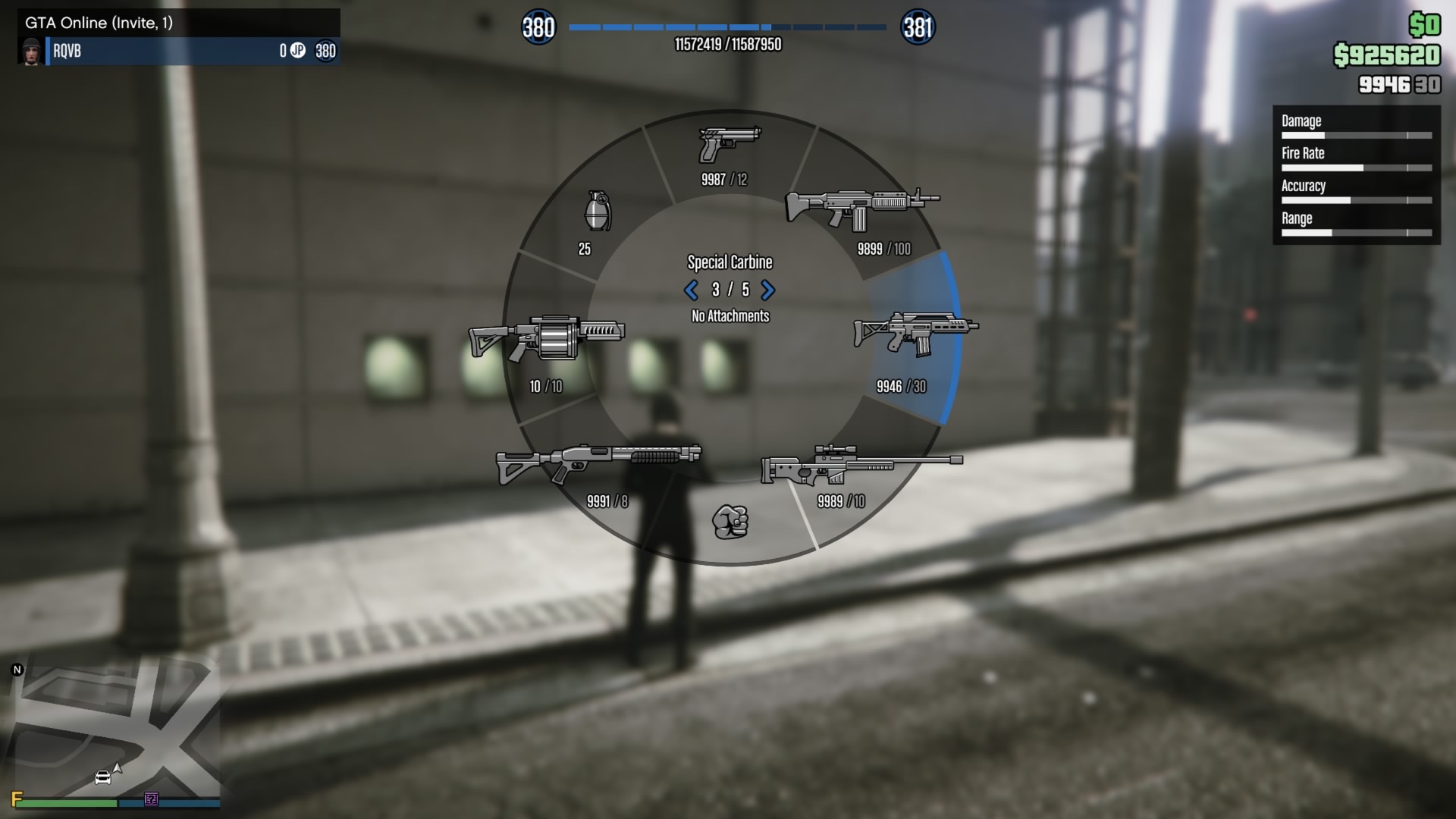
Task: Click the right arrow for next carbine
Action: point(768,290)
